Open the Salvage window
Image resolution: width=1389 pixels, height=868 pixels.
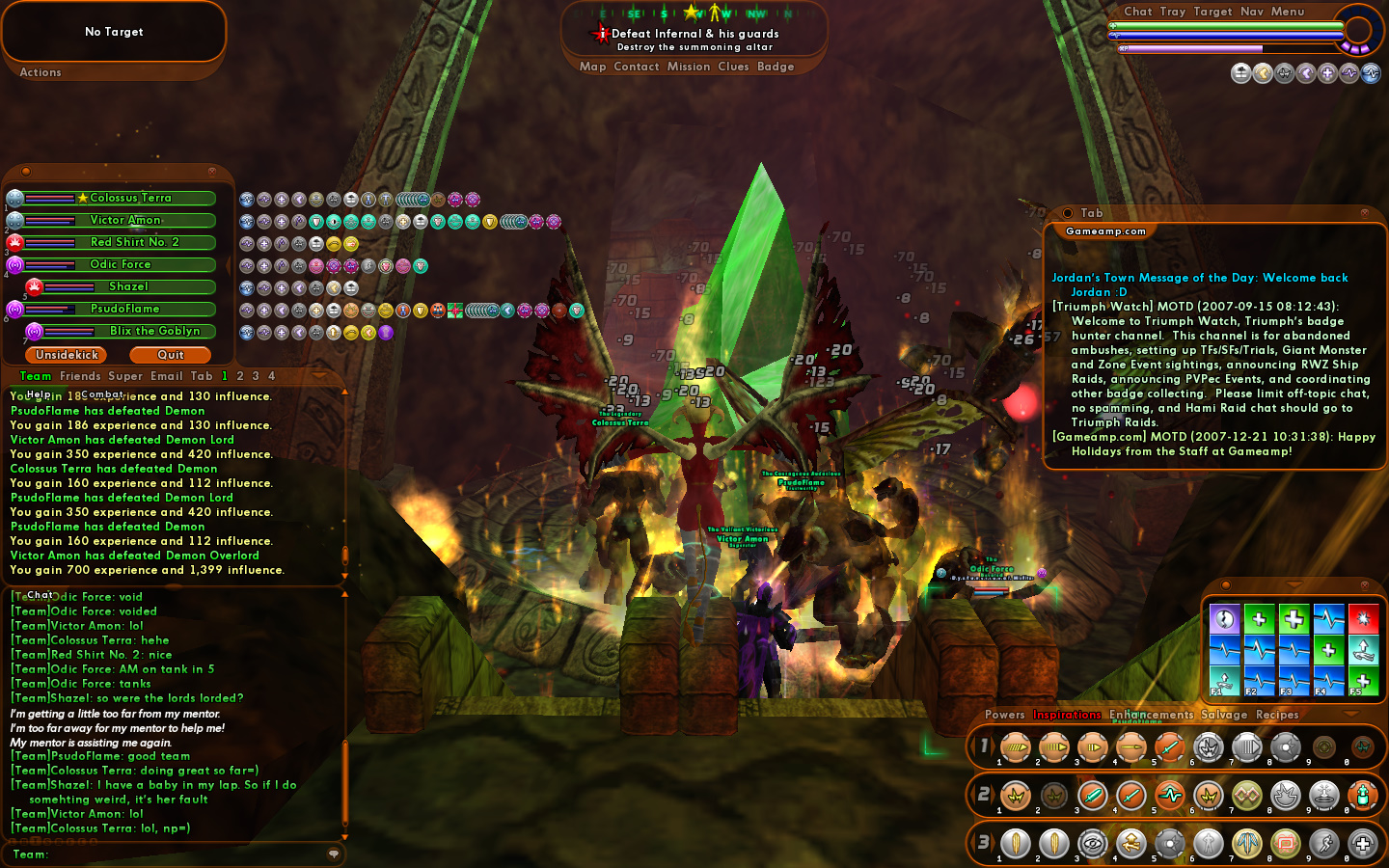click(x=1224, y=715)
